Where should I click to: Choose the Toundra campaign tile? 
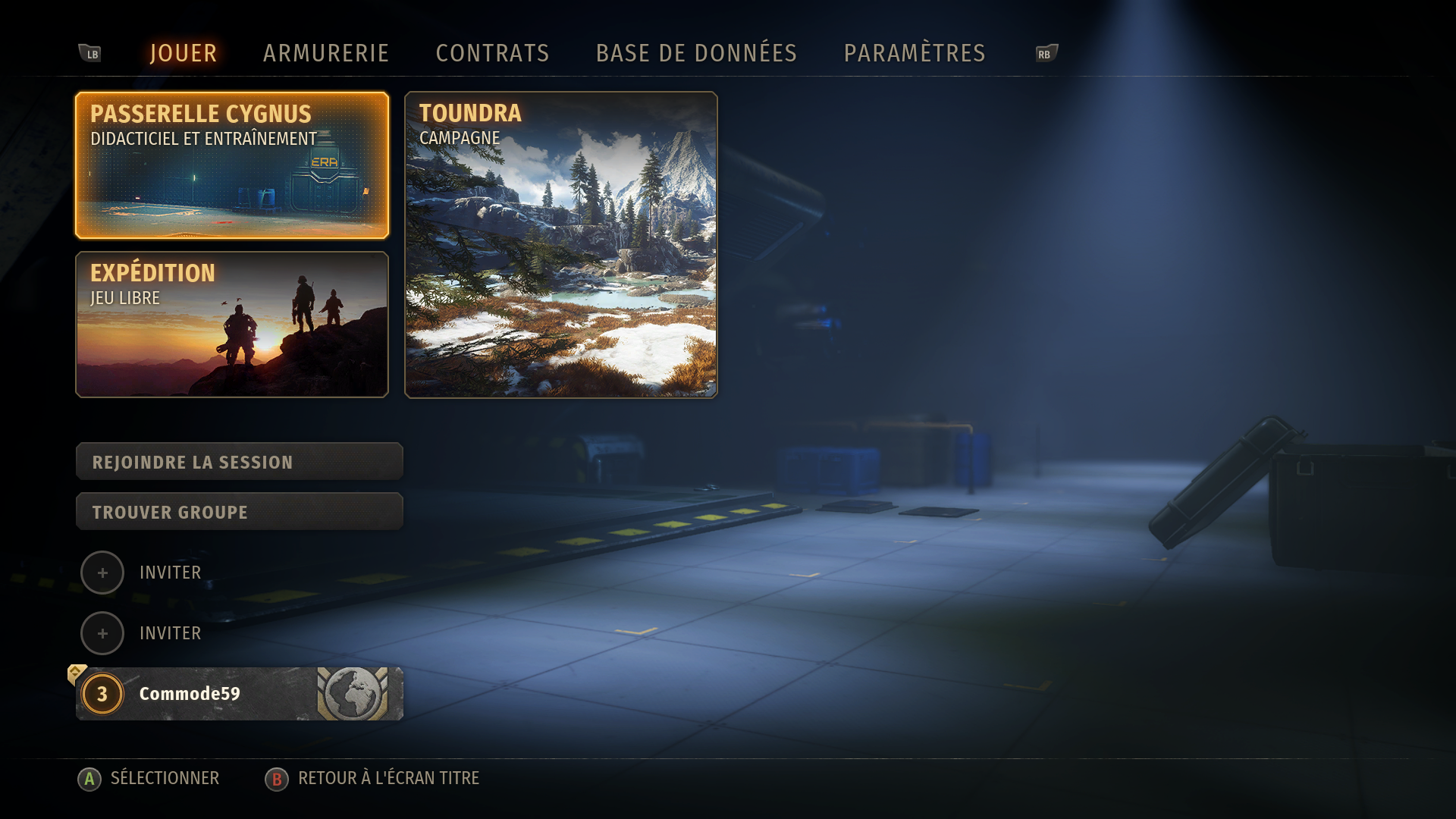(x=561, y=245)
